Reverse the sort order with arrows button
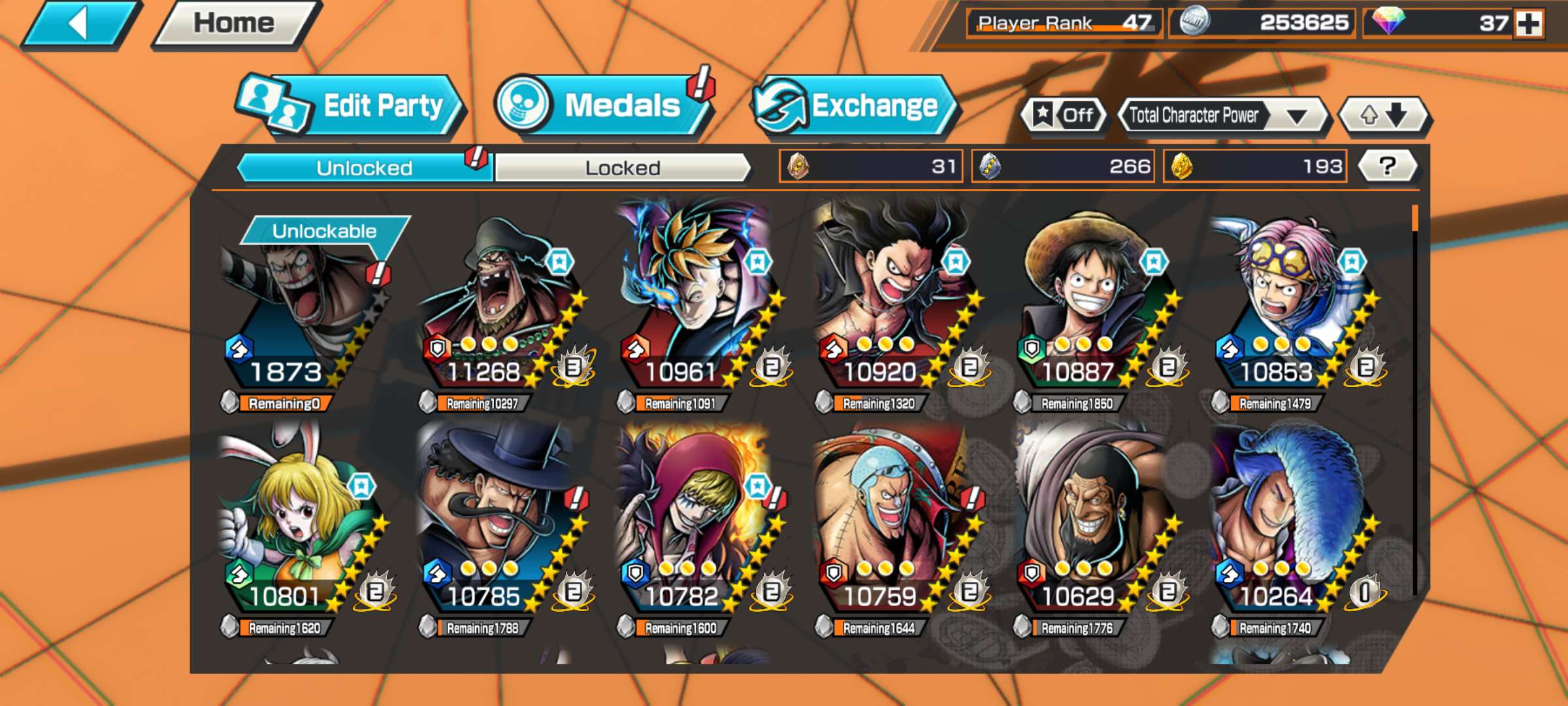Image resolution: width=1568 pixels, height=706 pixels. pos(1384,116)
